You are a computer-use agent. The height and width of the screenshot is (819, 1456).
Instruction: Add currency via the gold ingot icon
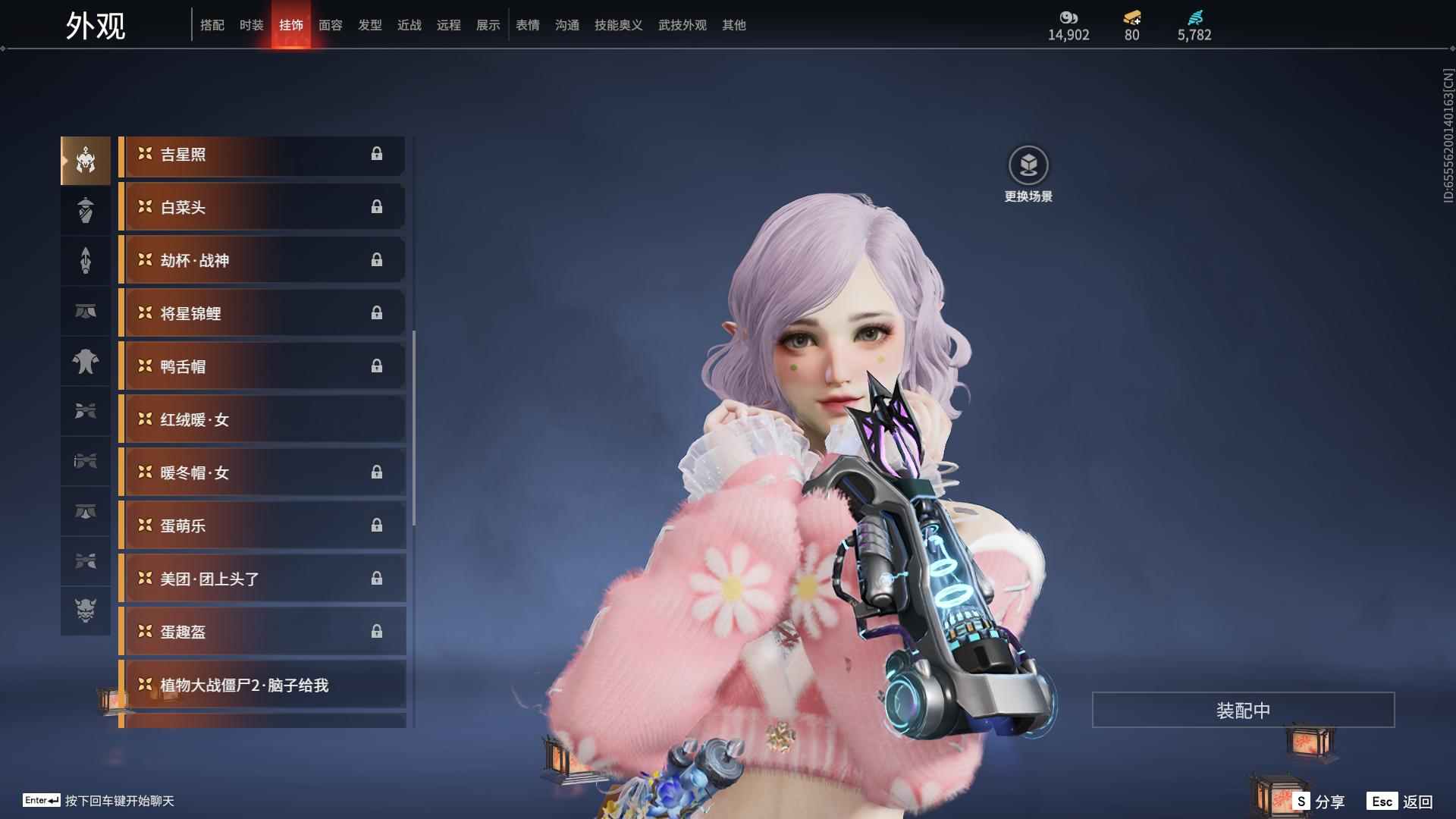1131,17
